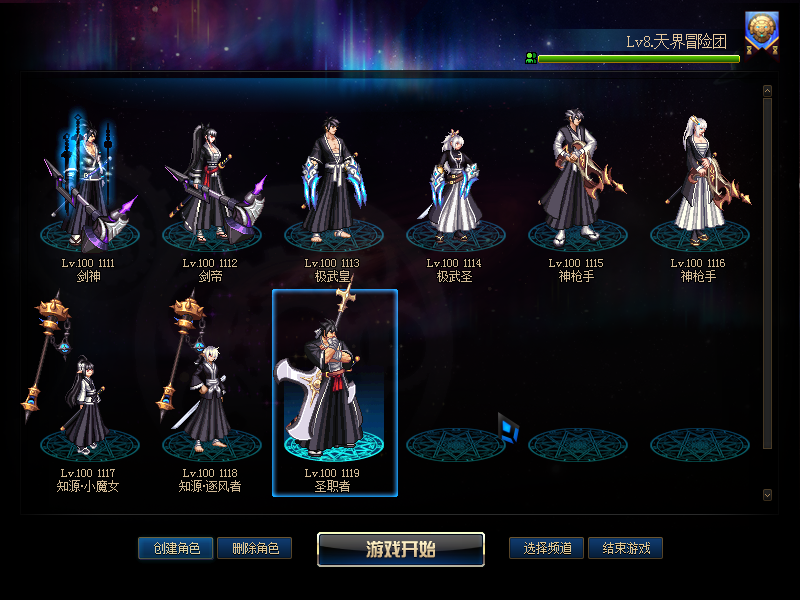The height and width of the screenshot is (600, 800).
Task: Select the highlighted 圣职者 character
Action: tap(335, 390)
